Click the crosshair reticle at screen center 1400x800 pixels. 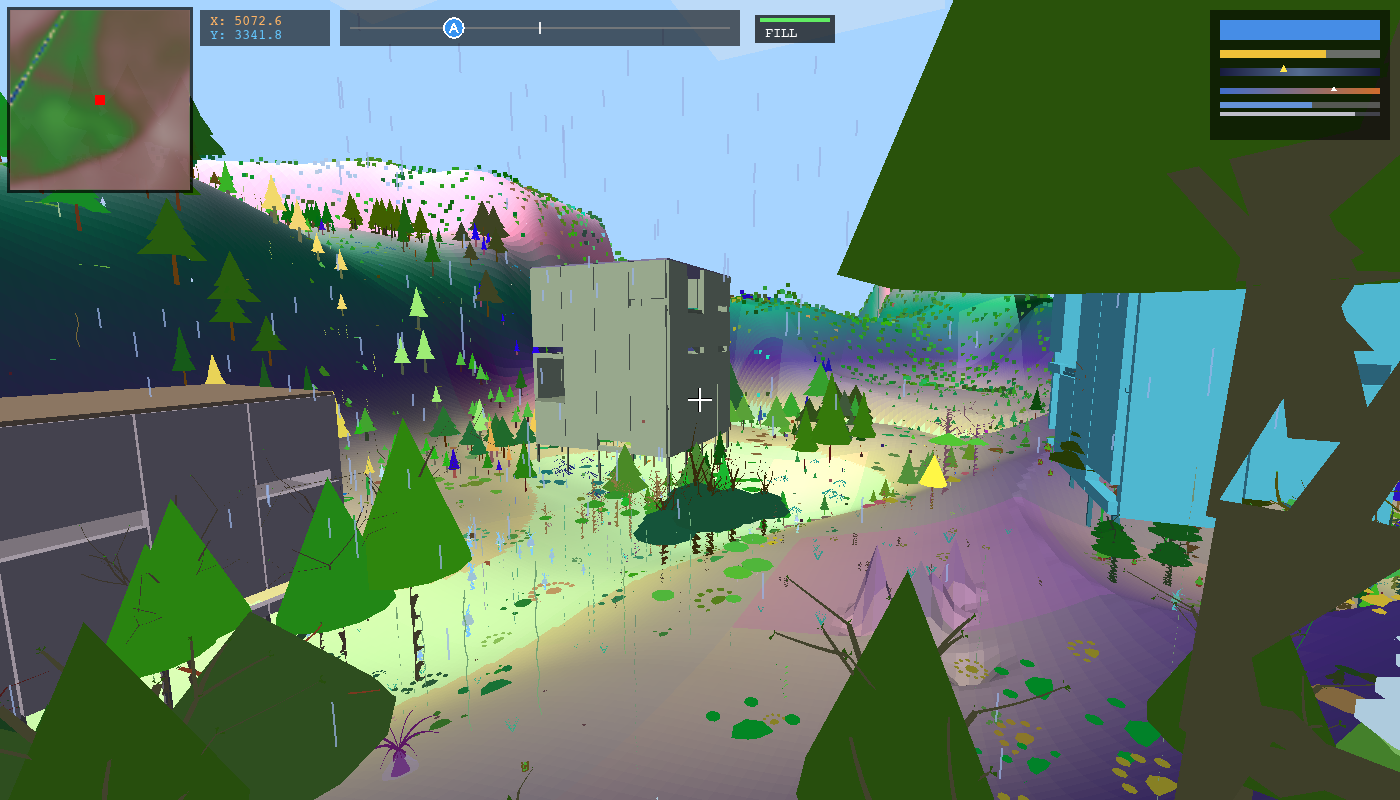699,400
